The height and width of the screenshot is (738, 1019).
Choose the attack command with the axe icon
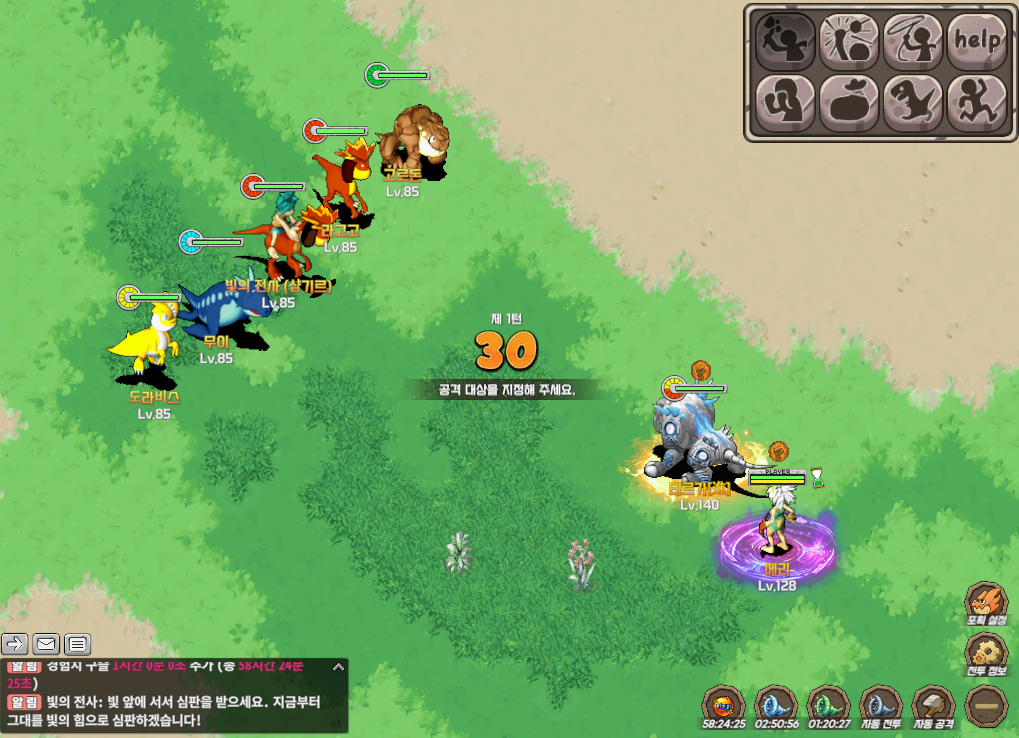(784, 39)
